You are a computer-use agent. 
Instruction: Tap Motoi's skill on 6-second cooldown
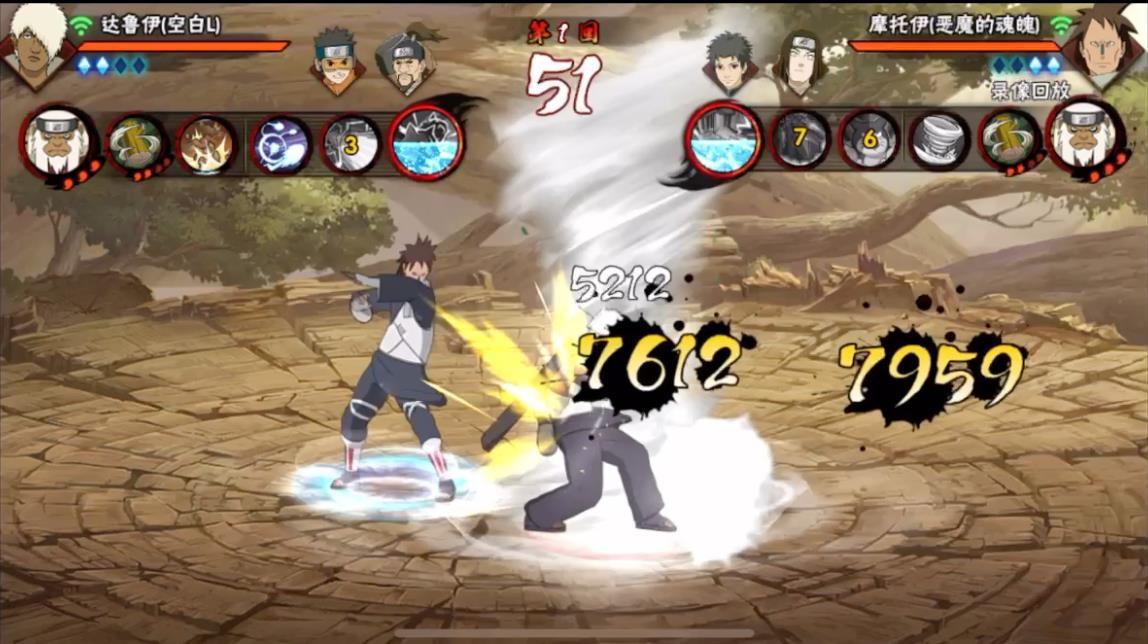[x=869, y=140]
